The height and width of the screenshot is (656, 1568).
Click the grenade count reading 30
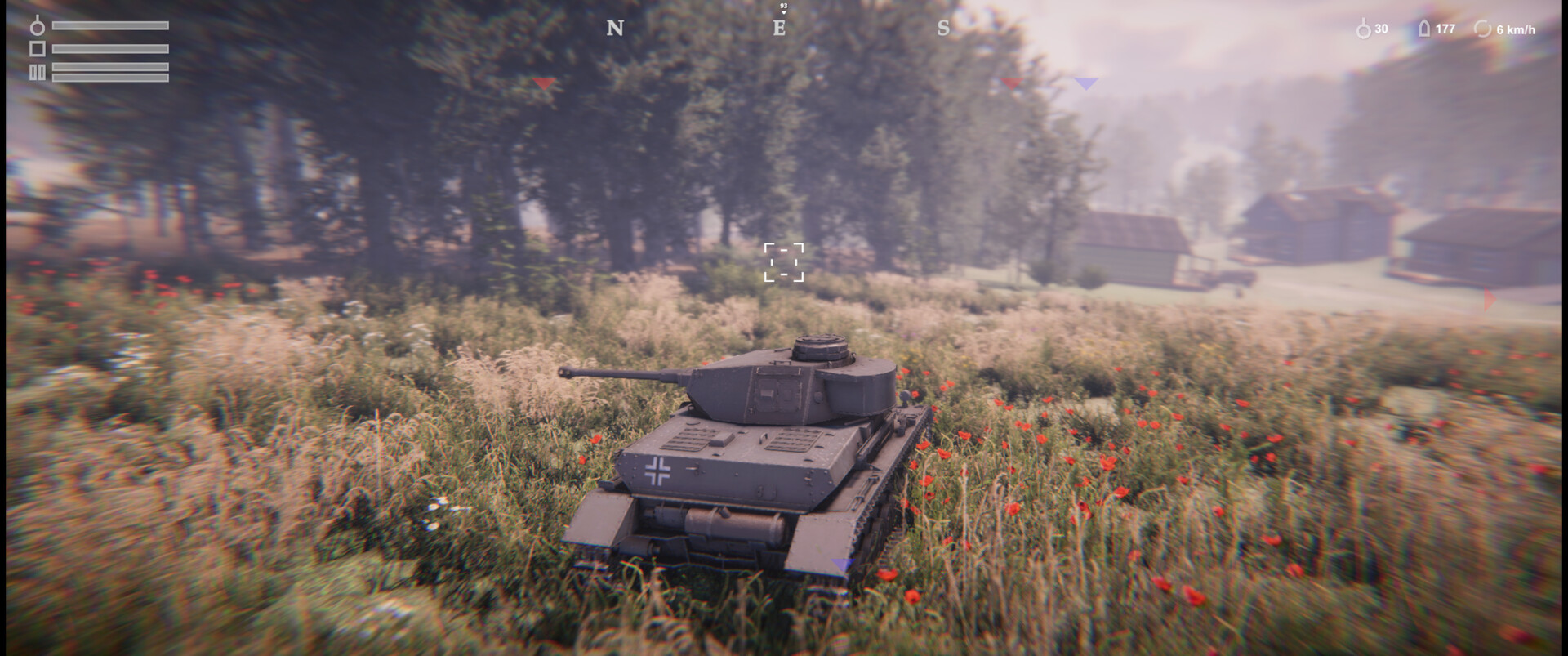pos(1381,28)
